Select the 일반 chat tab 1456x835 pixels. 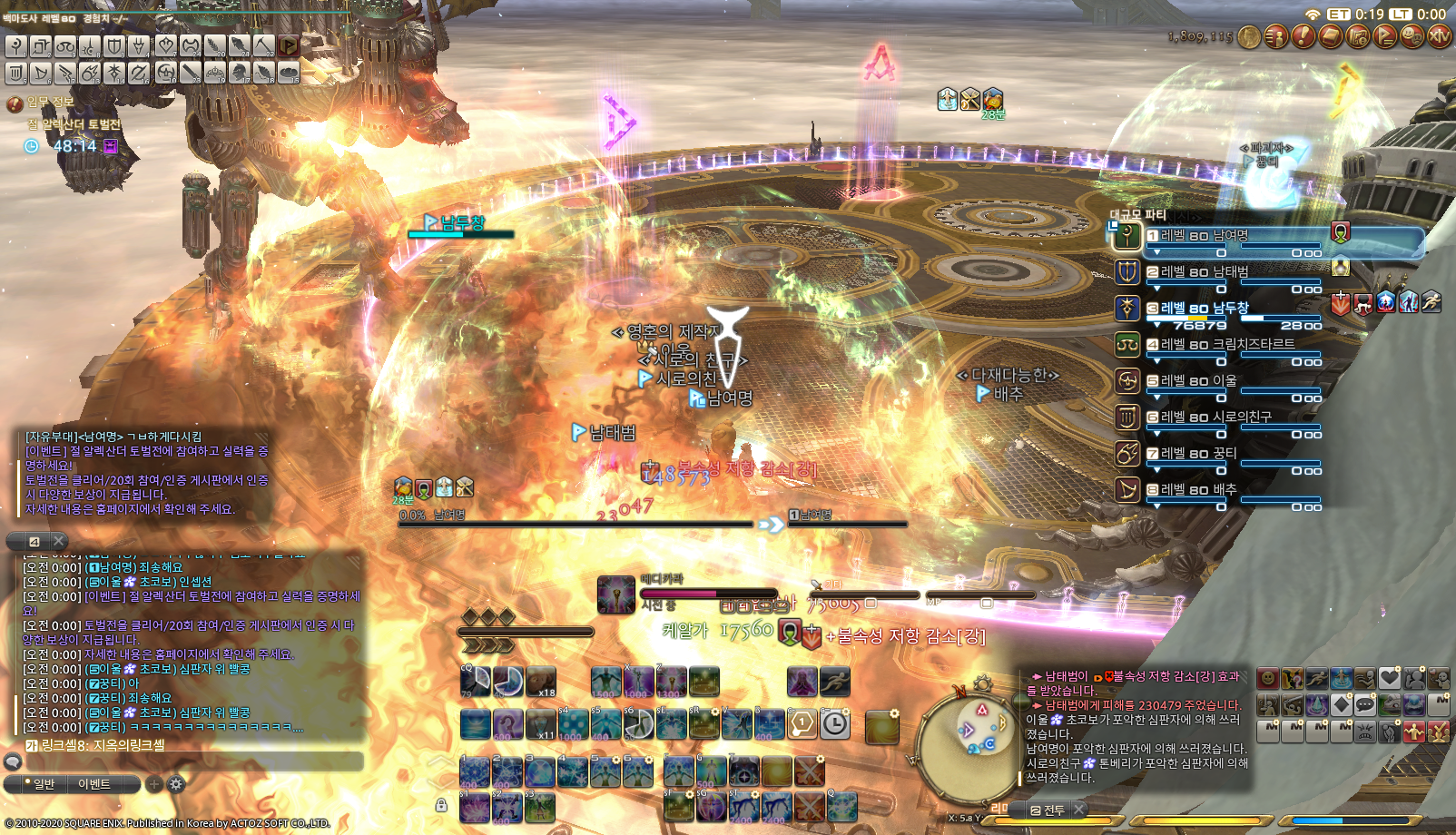tap(44, 783)
